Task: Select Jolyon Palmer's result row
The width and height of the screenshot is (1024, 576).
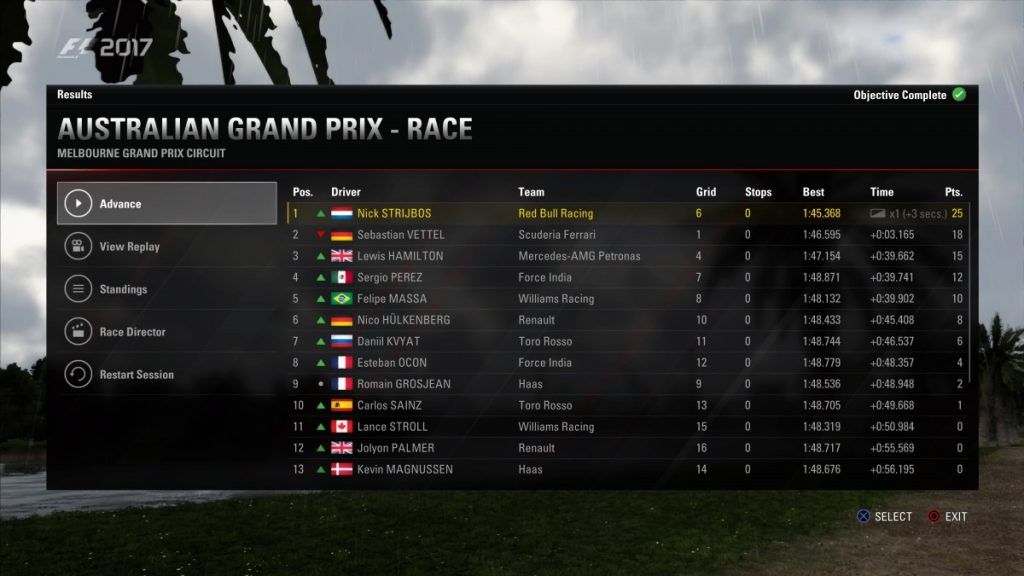Action: coord(628,448)
